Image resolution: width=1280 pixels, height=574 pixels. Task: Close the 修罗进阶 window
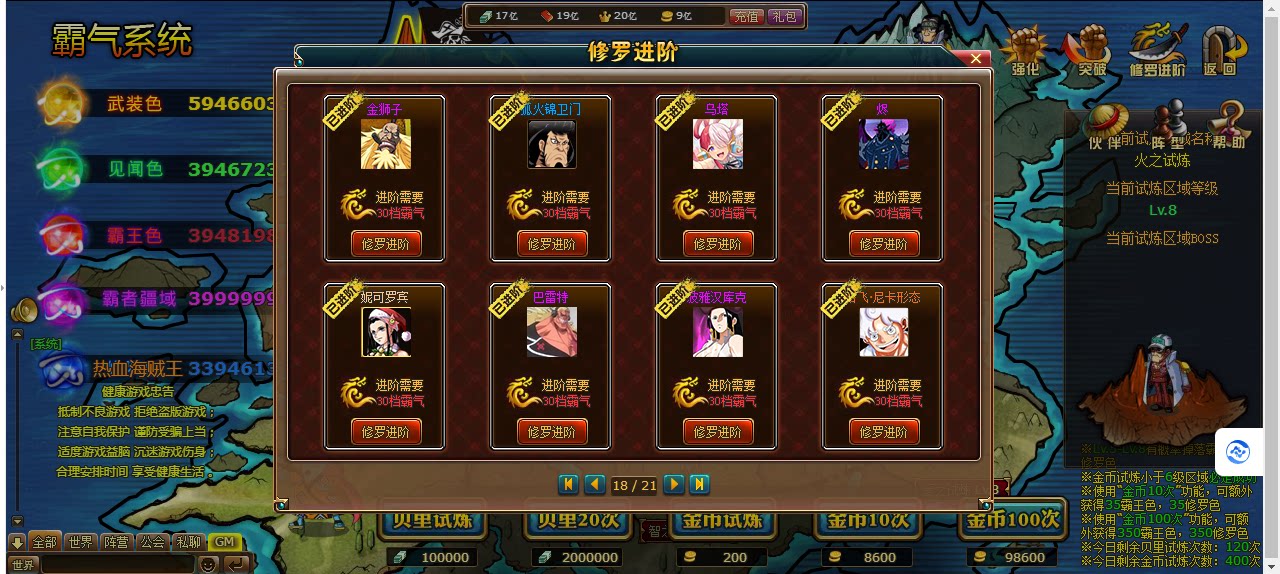pos(975,59)
